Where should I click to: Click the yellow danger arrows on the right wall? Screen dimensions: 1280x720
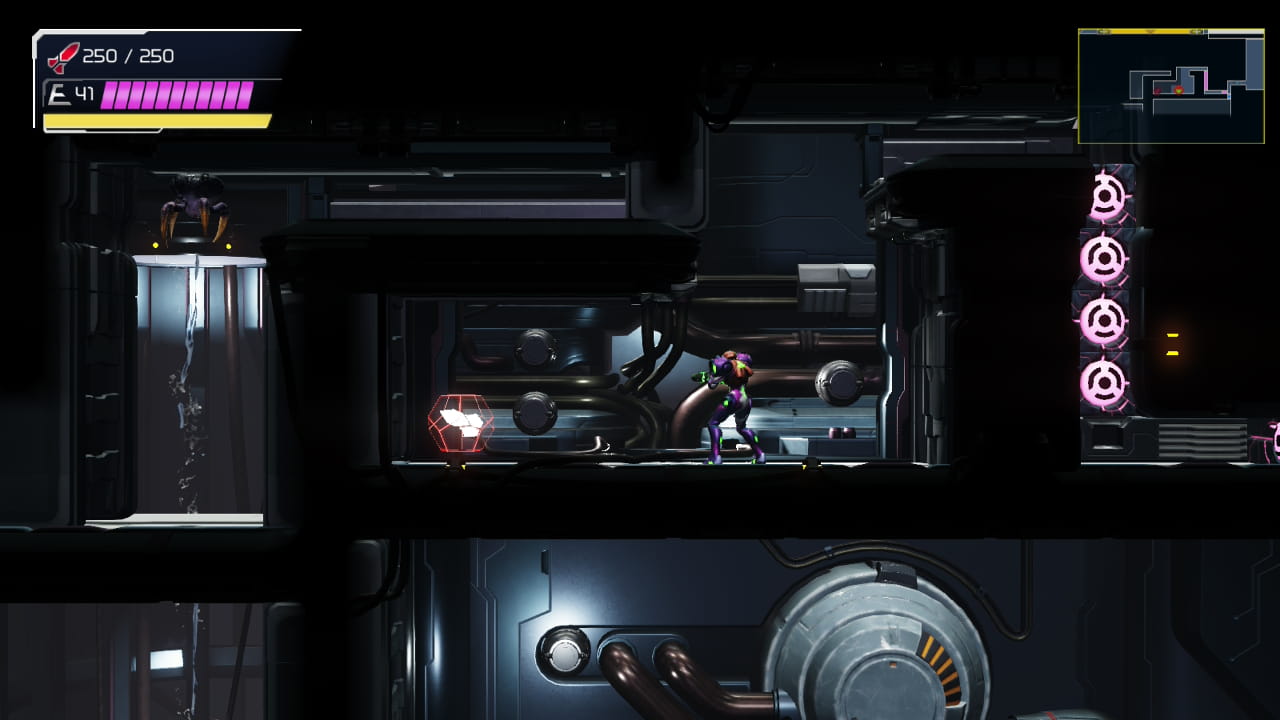[1170, 345]
